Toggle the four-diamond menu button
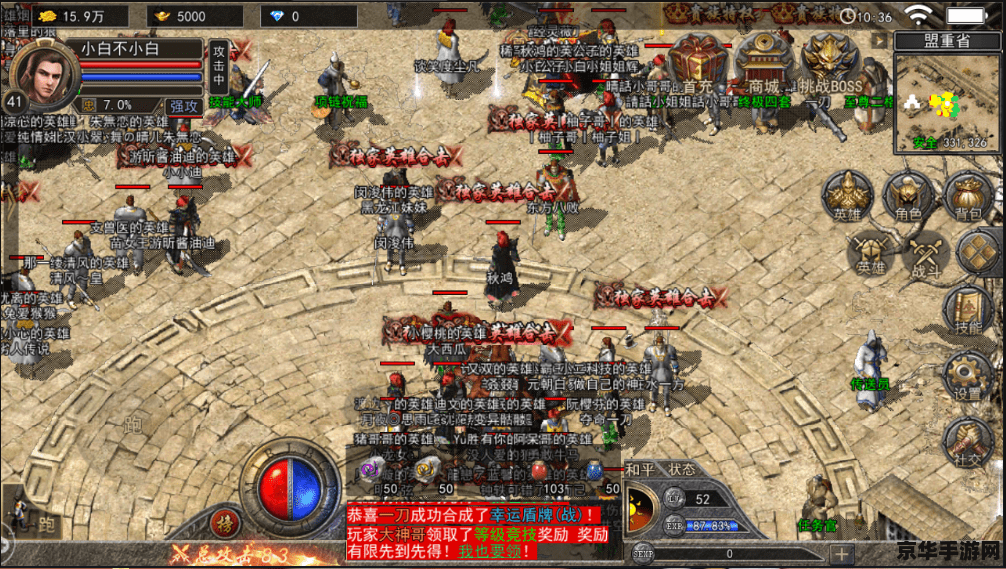 click(981, 252)
